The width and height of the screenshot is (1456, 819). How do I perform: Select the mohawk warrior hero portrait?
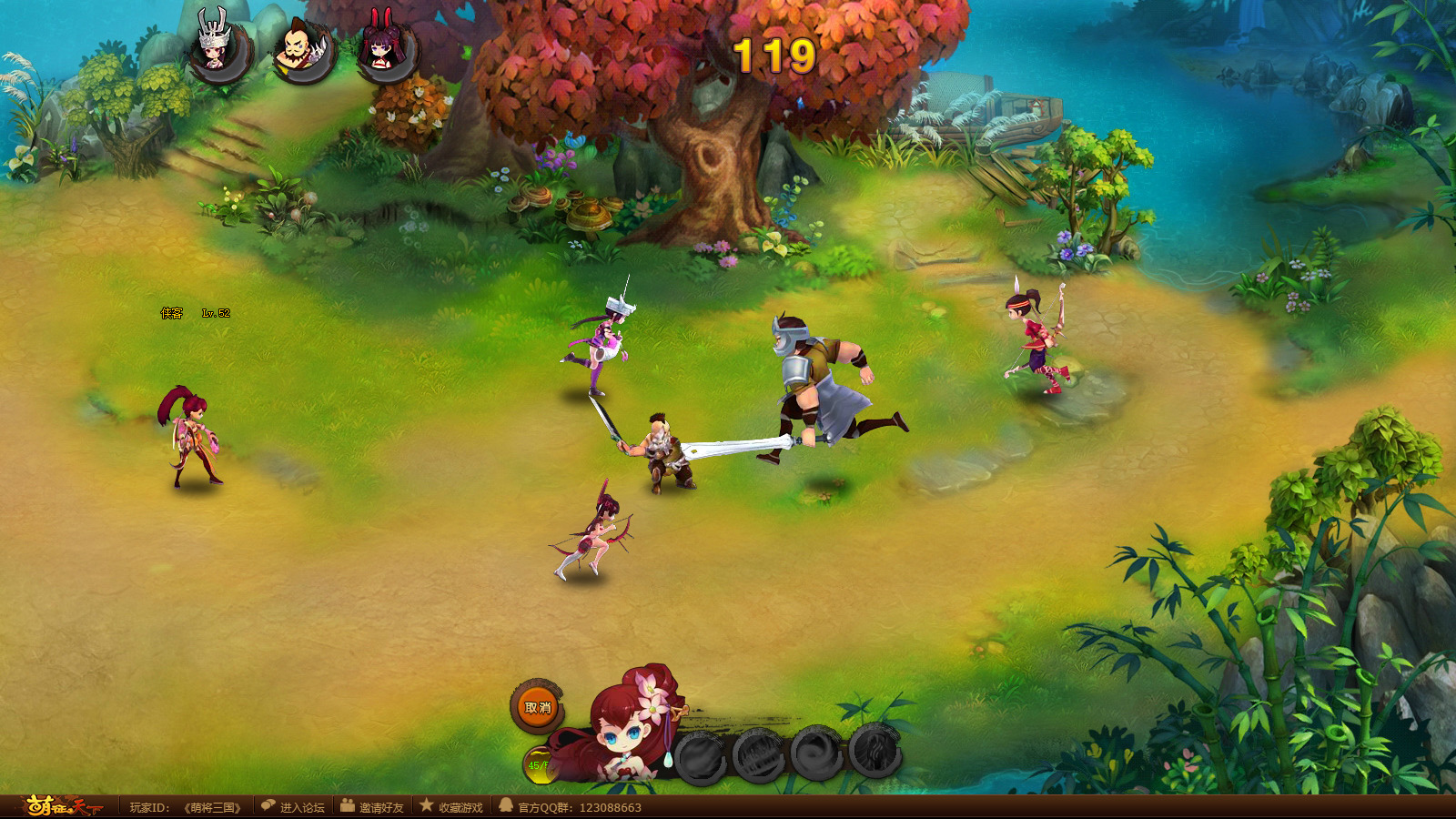[303, 50]
